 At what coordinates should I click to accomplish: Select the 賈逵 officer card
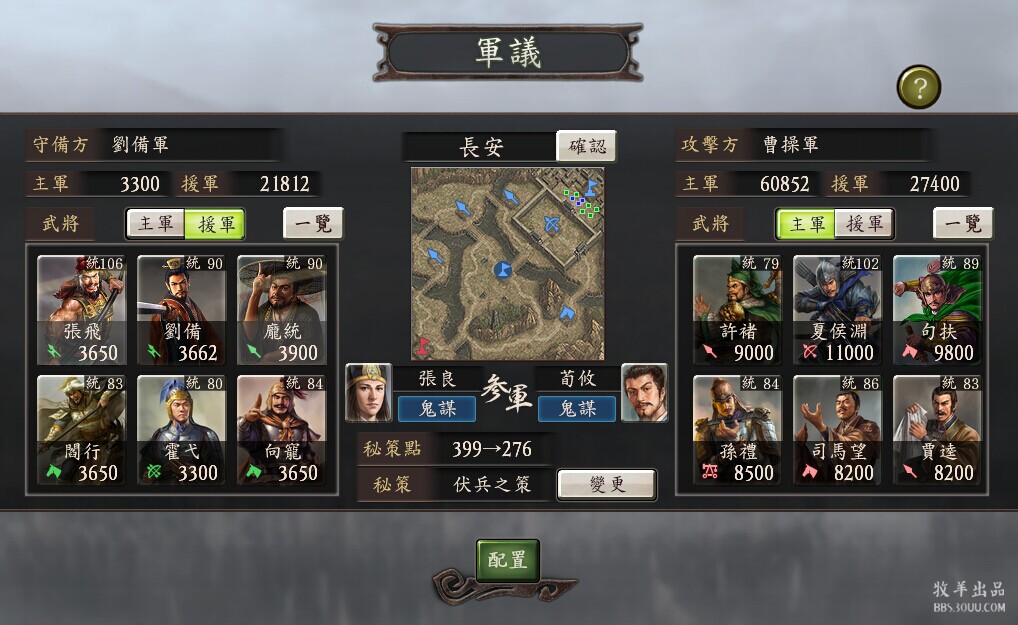tap(937, 430)
